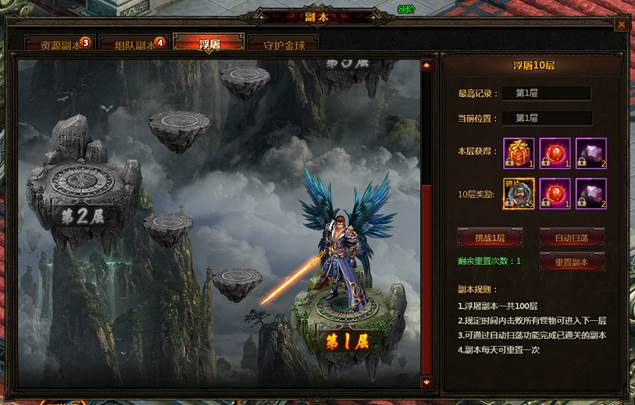Inspect the red orb reward in 本层获得
The height and width of the screenshot is (405, 635).
click(555, 152)
